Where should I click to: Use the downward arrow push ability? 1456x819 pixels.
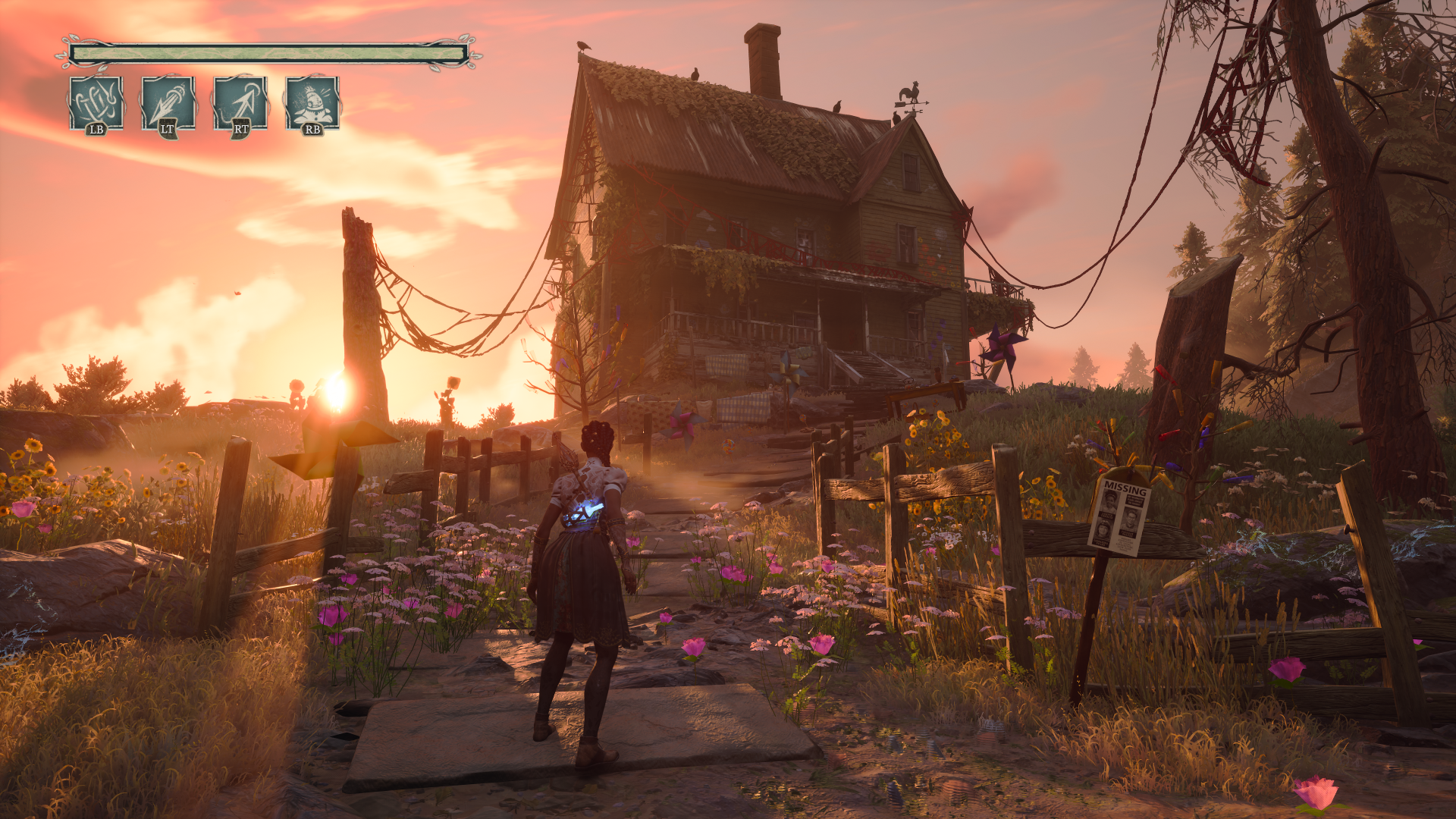[x=168, y=103]
